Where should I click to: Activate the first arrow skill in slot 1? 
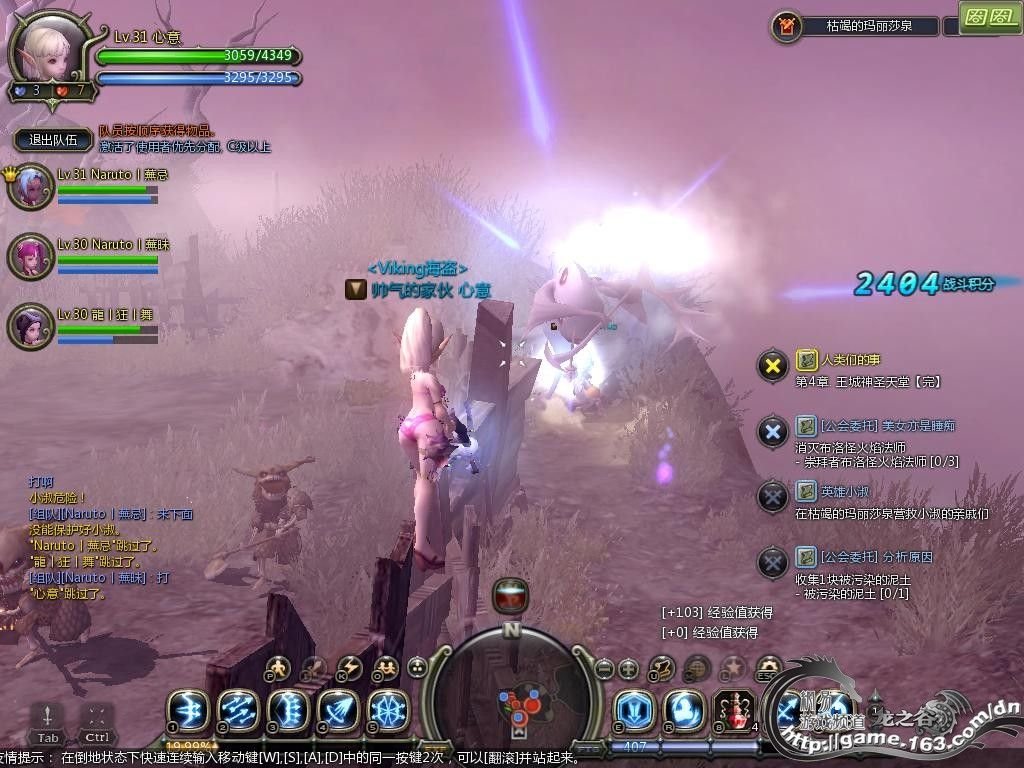click(187, 710)
